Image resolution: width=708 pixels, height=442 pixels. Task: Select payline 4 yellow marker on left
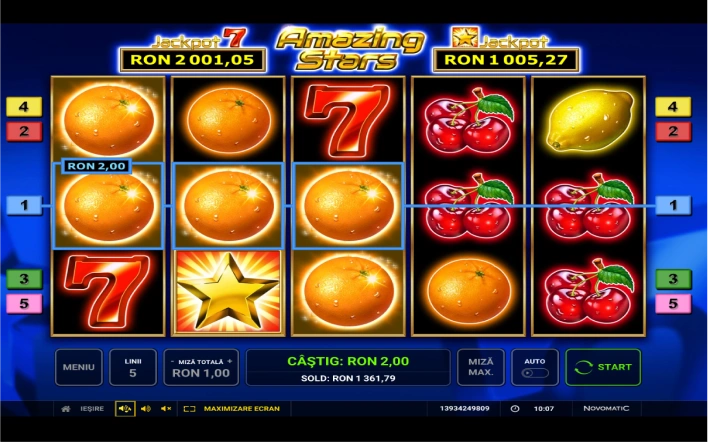point(25,106)
